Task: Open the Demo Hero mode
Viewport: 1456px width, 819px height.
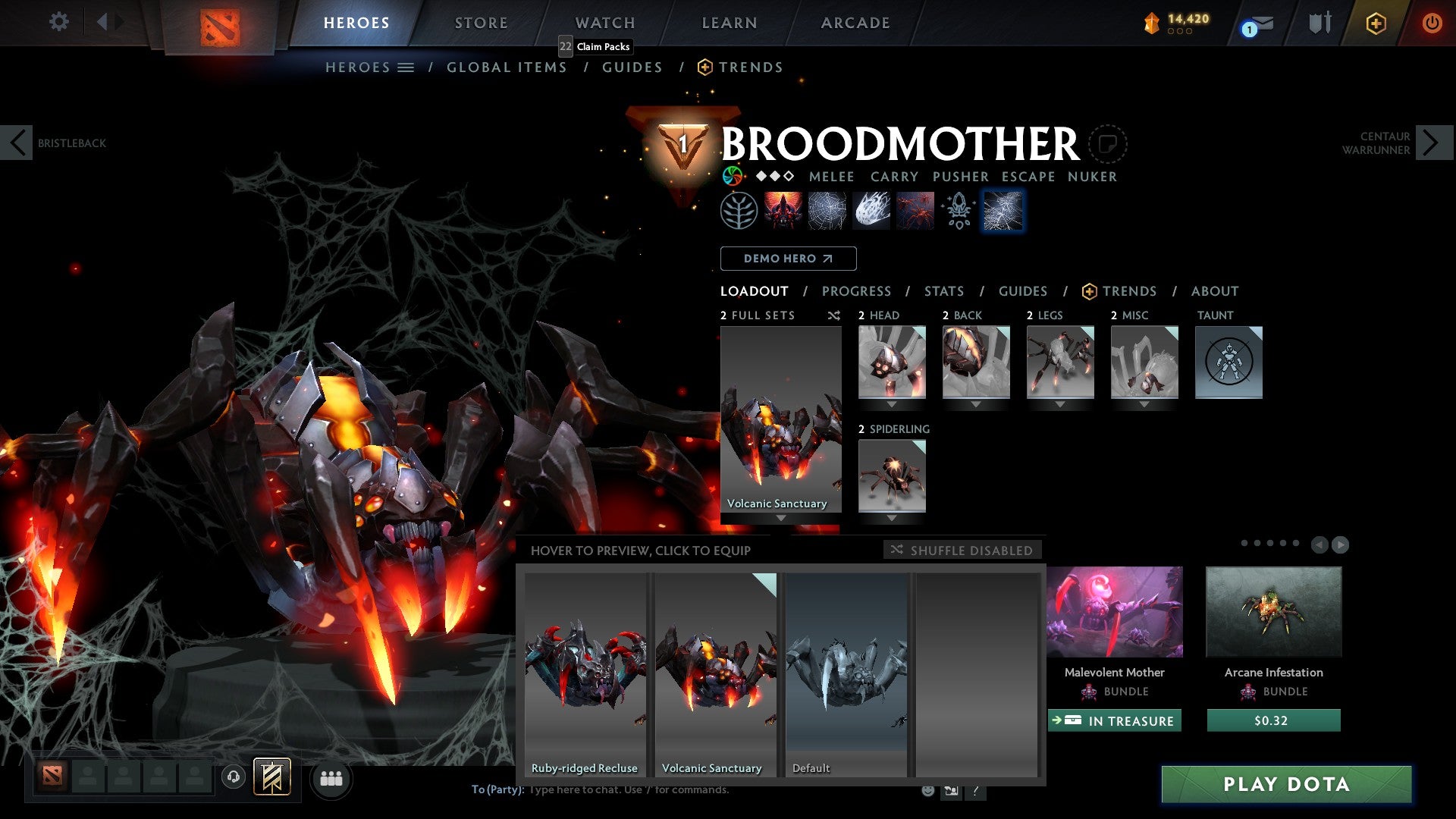Action: (x=788, y=259)
